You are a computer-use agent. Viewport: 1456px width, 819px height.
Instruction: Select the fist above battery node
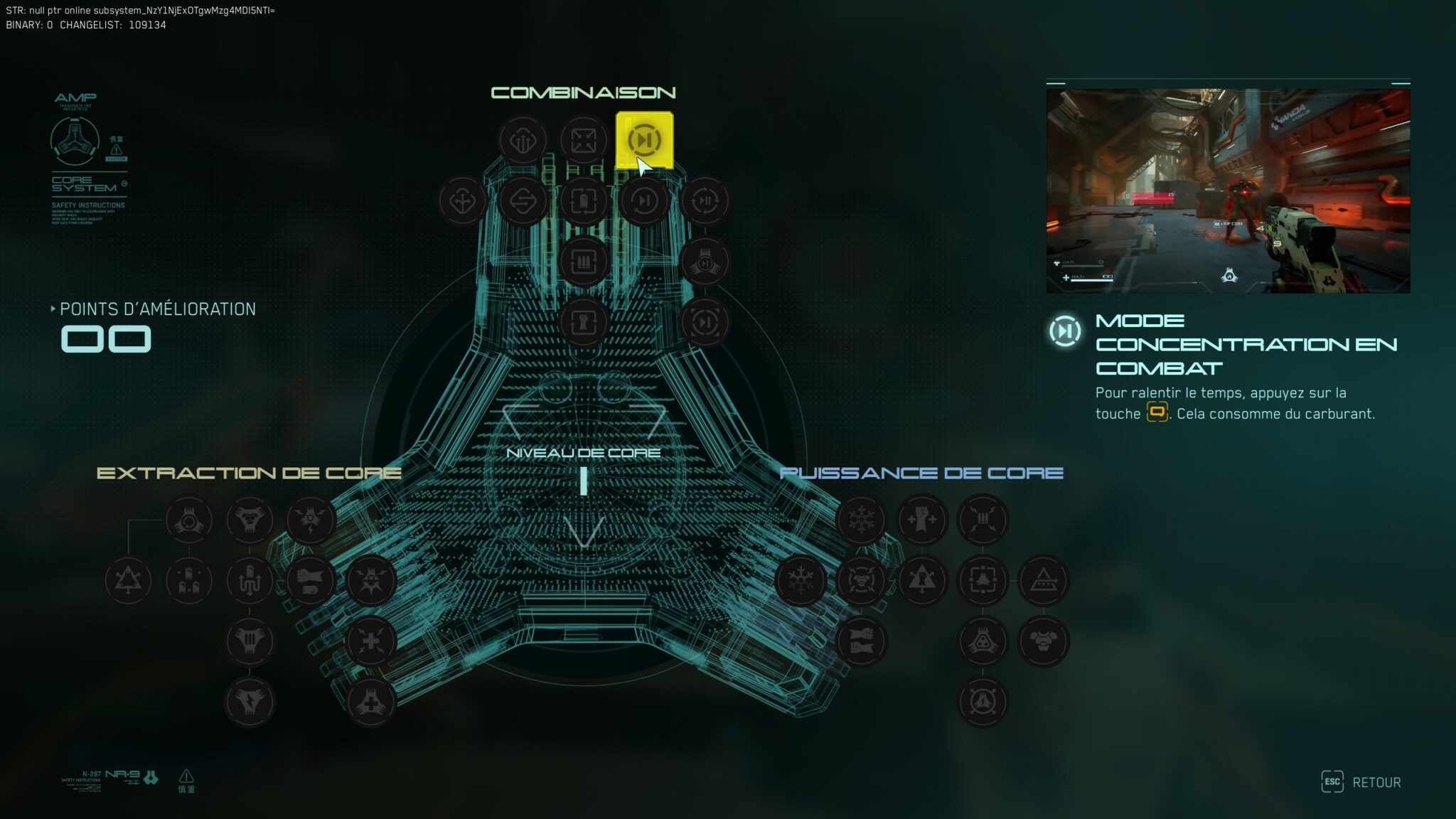310,581
